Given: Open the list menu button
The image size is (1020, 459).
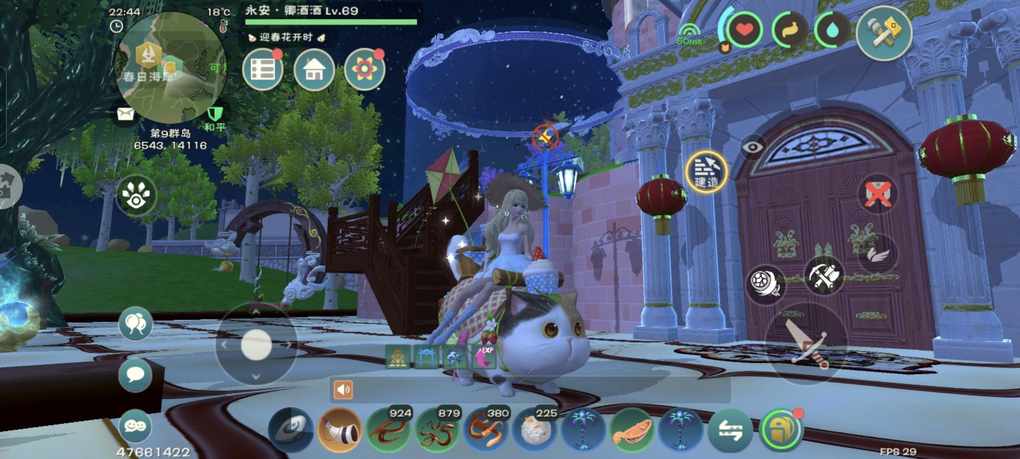Looking at the screenshot, I should tap(263, 69).
